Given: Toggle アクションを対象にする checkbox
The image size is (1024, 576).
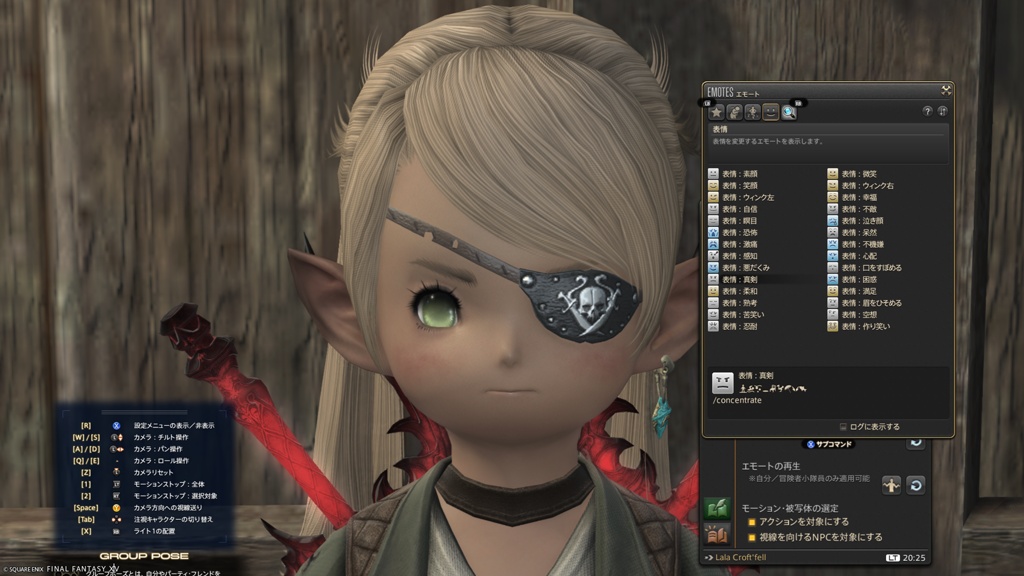Looking at the screenshot, I should pos(752,522).
